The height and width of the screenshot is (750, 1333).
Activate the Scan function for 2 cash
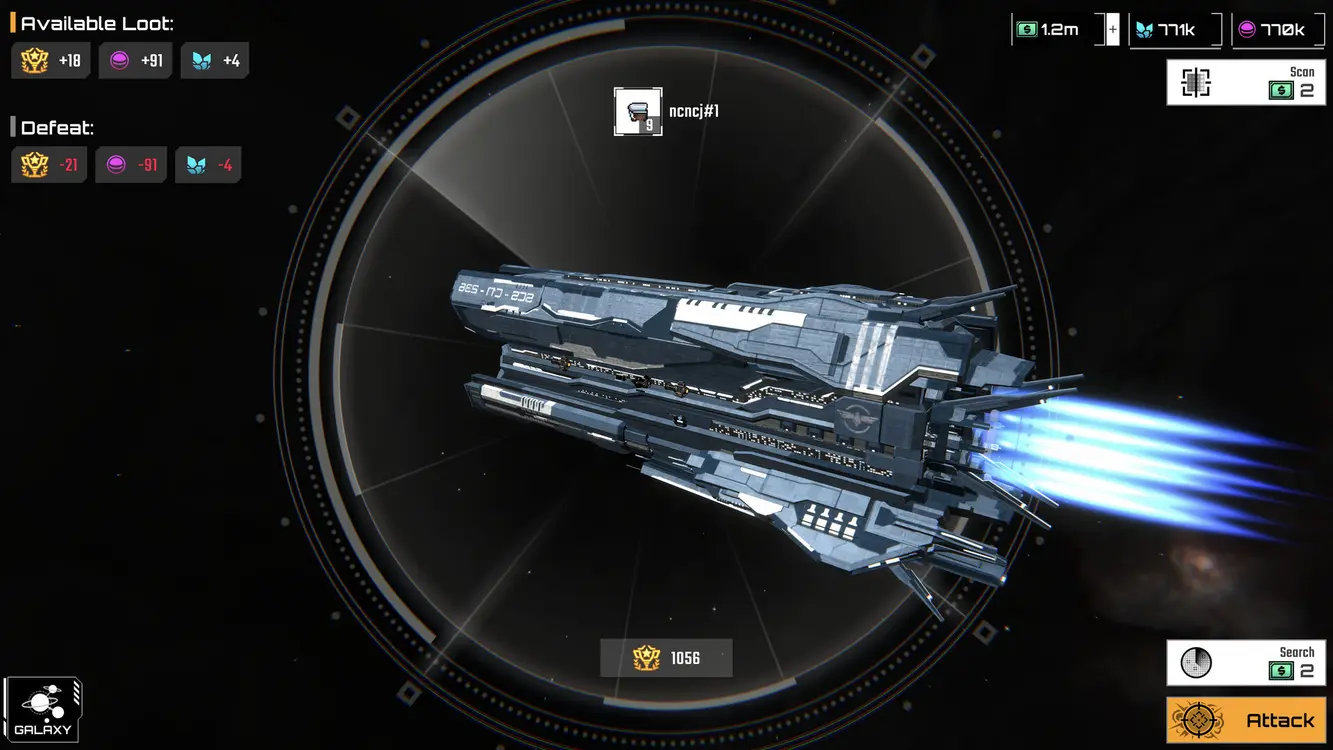tap(1245, 81)
